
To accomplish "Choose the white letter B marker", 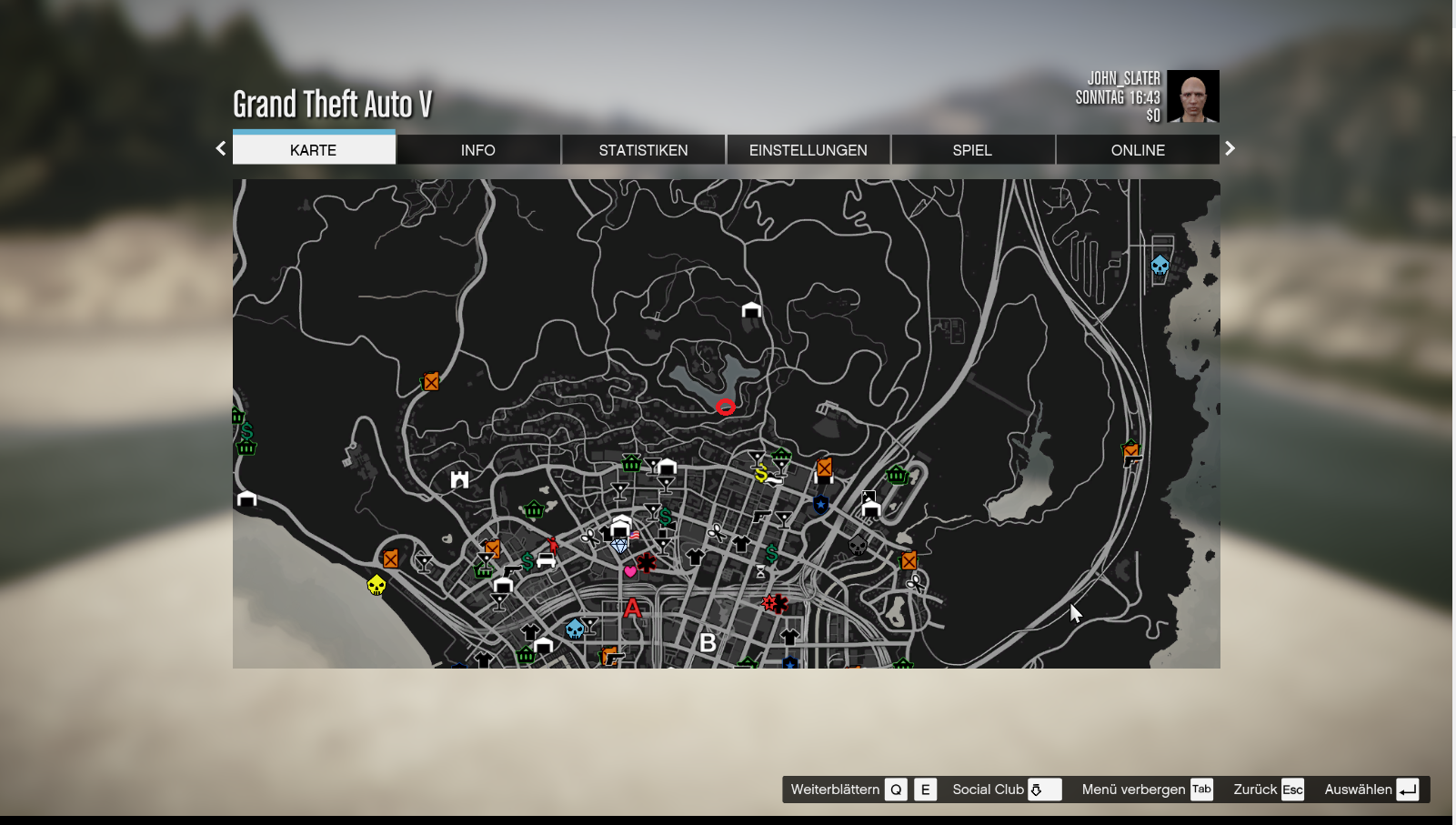I will tap(708, 643).
